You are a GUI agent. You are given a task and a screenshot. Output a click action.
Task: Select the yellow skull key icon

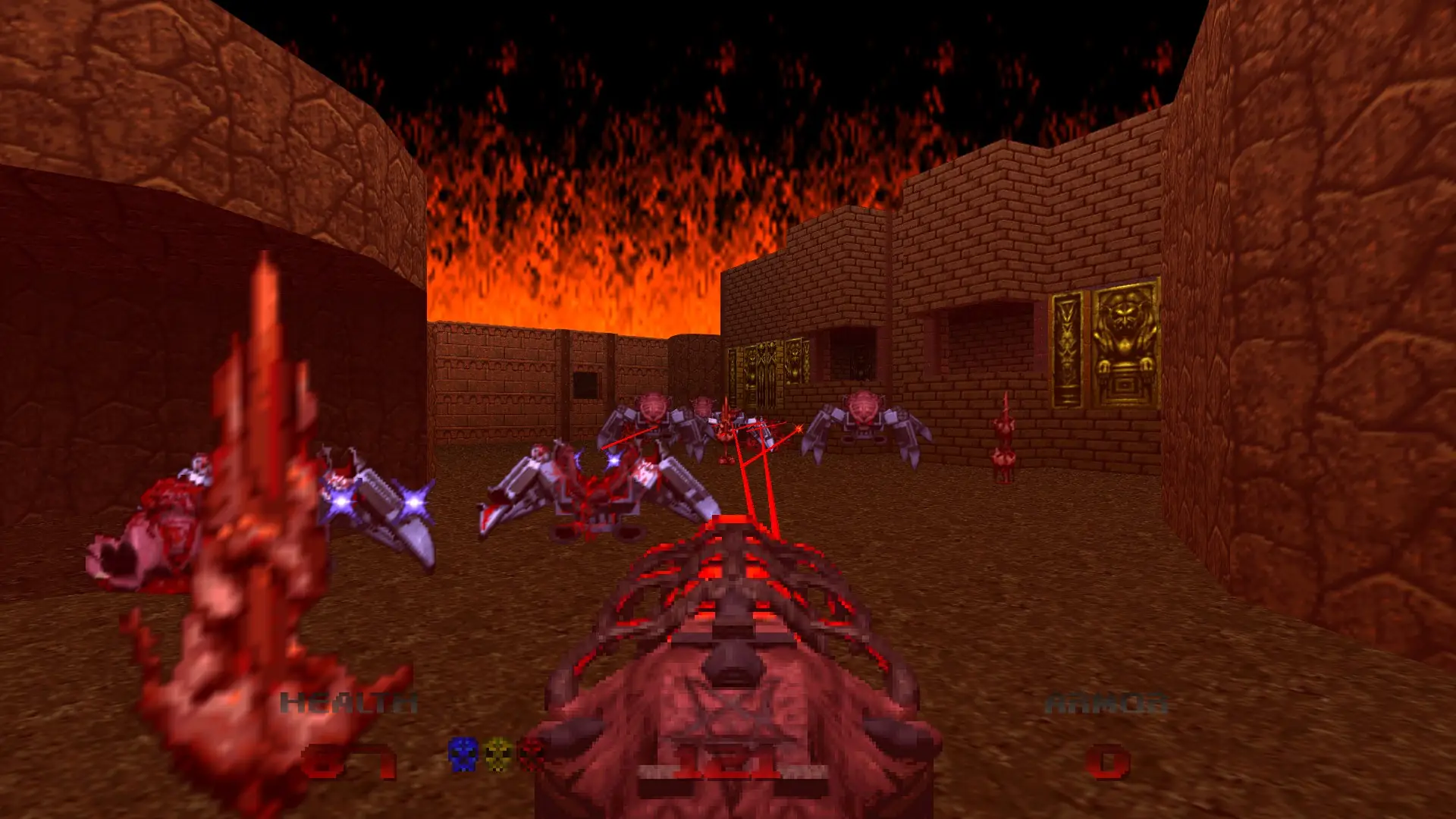[x=497, y=754]
